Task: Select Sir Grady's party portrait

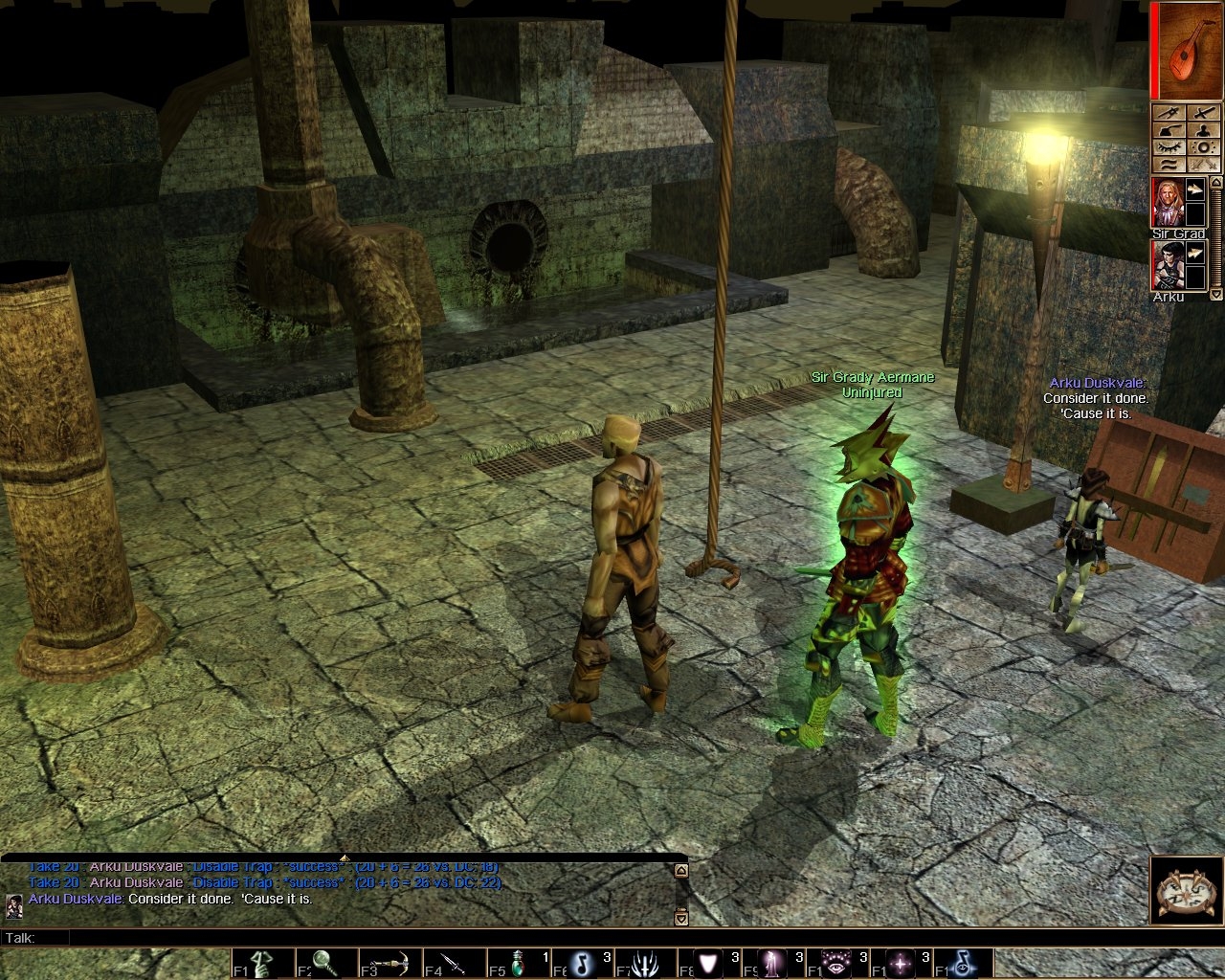Action: (1166, 202)
